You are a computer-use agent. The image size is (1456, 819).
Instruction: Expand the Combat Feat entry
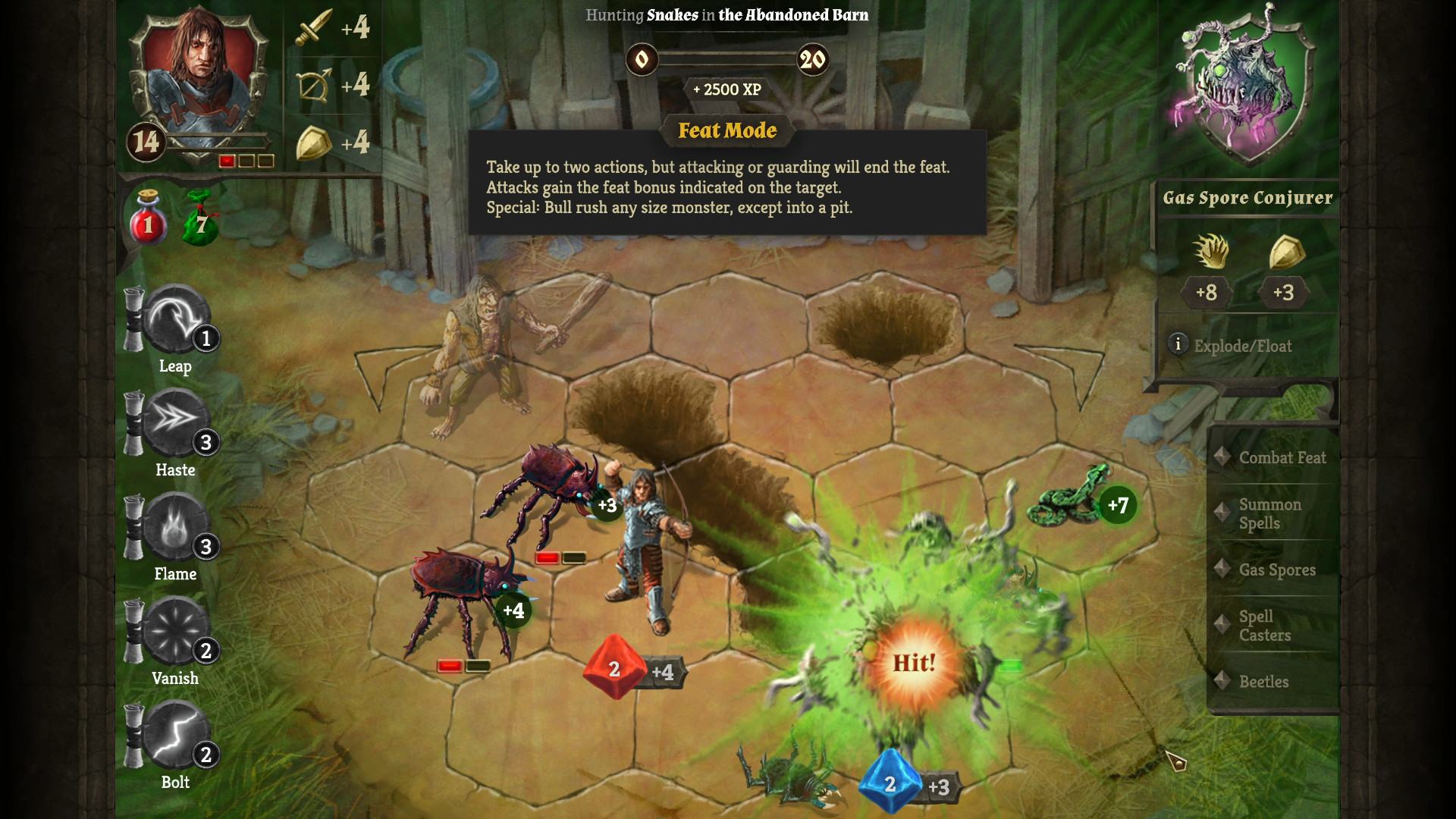[1282, 457]
